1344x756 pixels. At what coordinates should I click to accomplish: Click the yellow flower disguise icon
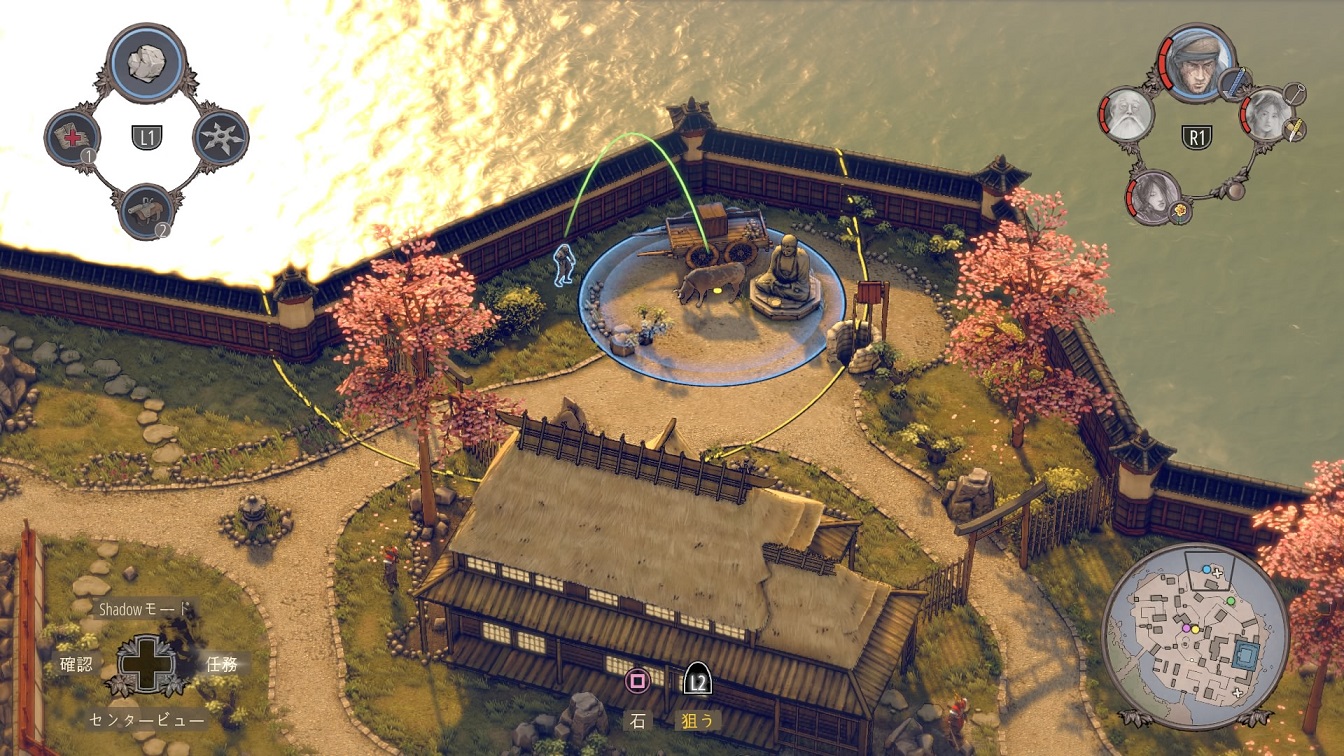1180,212
